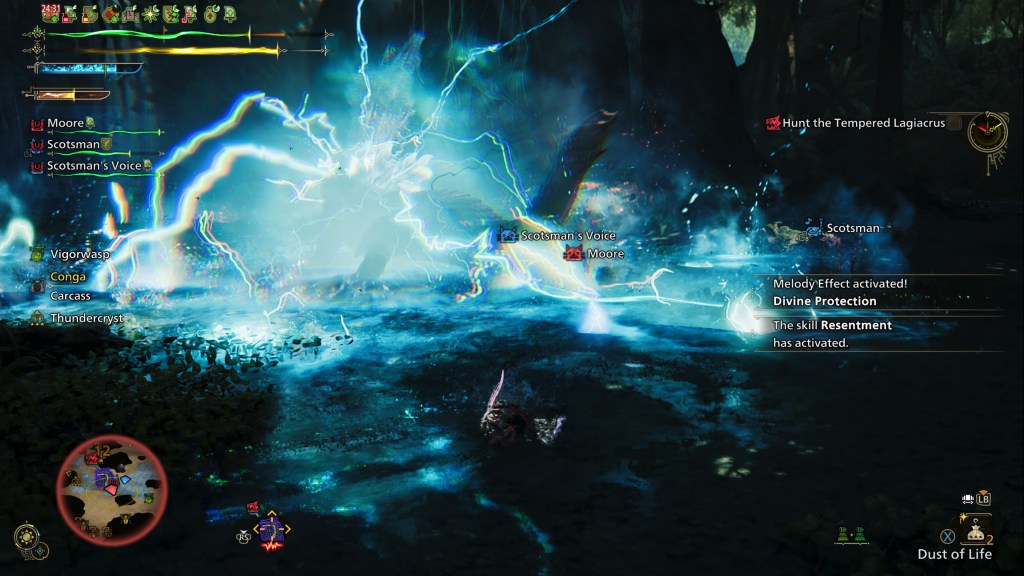1024x576 pixels.
Task: Open the circular minimap
Action: coord(111,483)
